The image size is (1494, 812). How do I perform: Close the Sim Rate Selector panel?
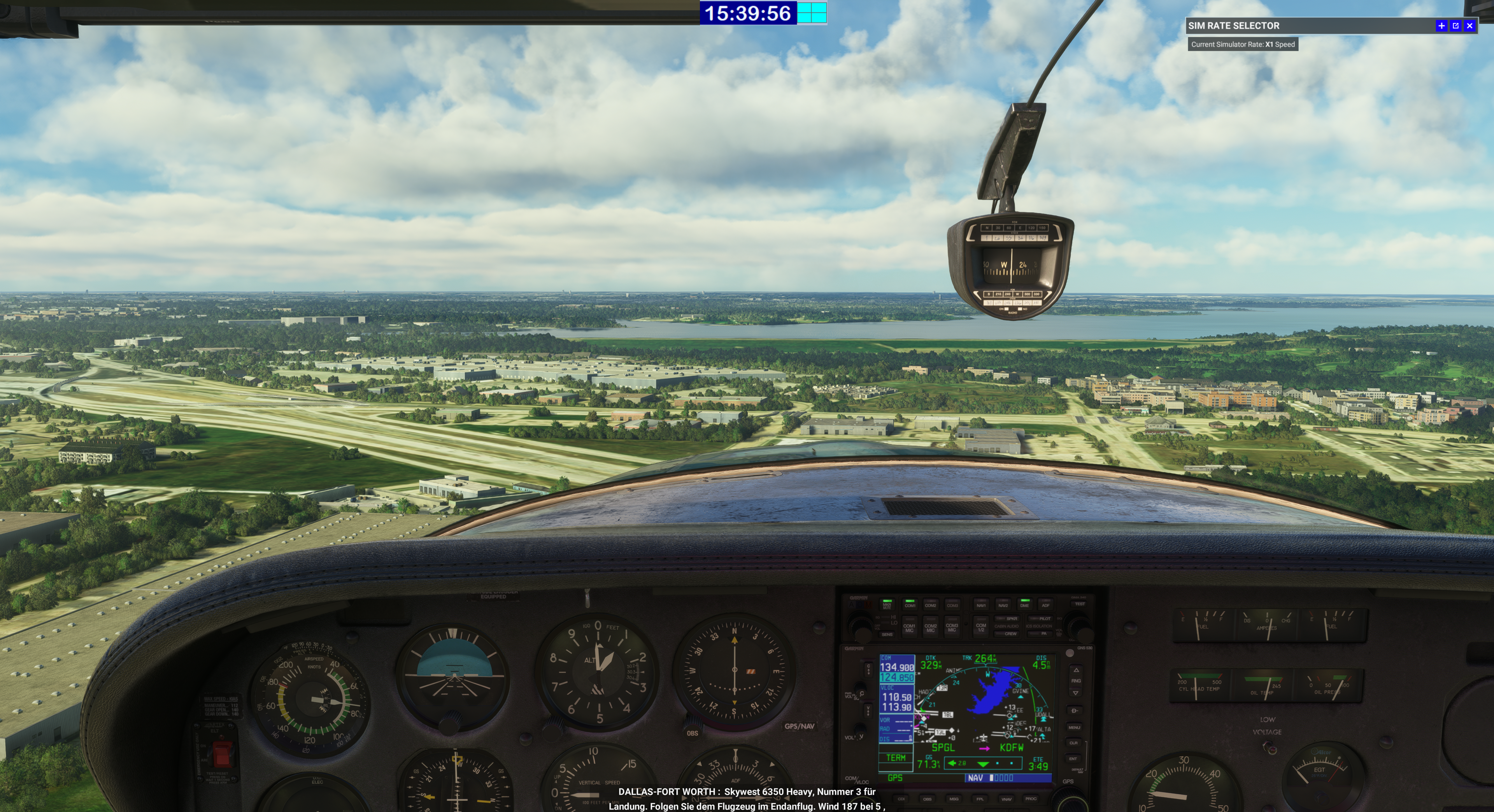tap(1469, 26)
